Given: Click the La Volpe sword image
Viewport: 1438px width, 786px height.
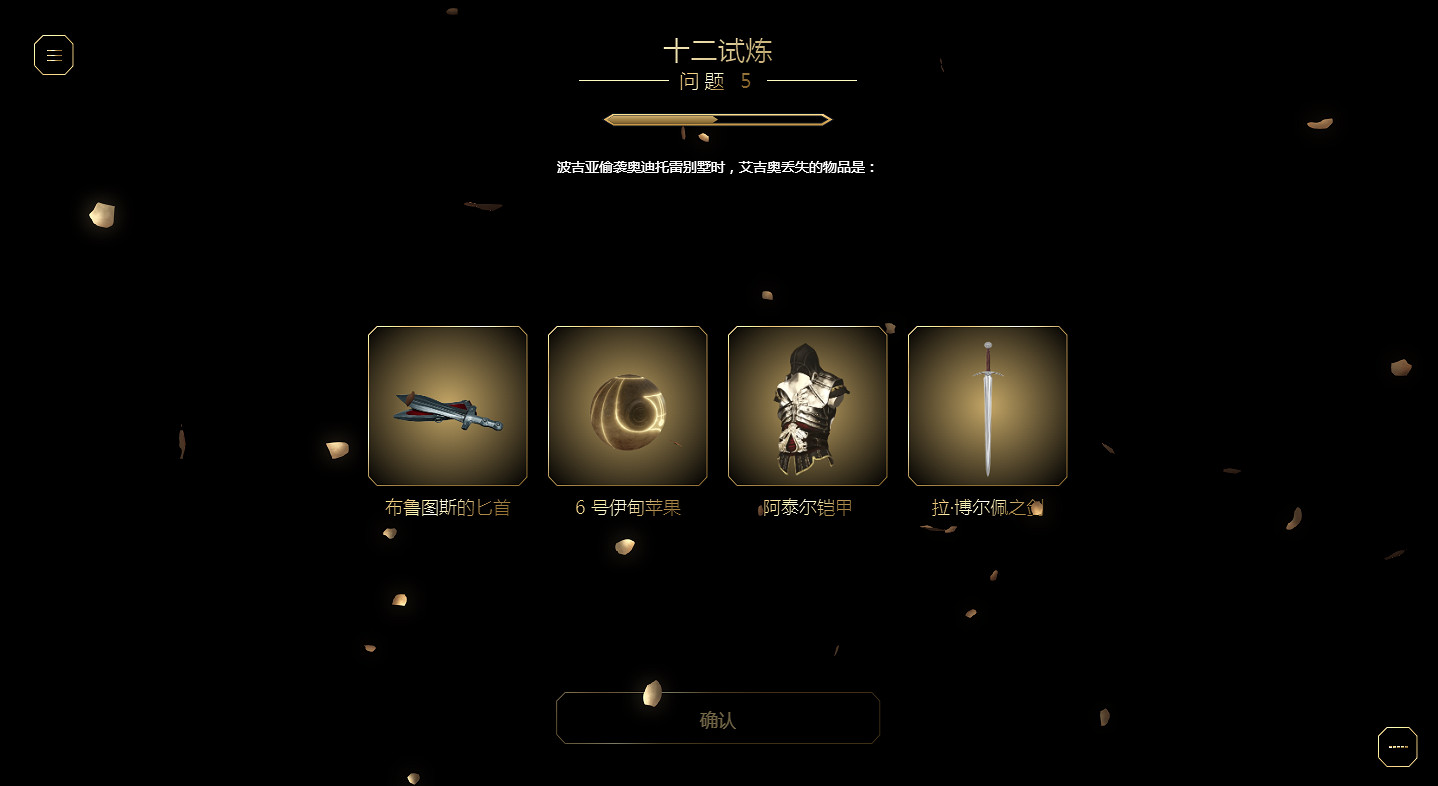Looking at the screenshot, I should 987,406.
